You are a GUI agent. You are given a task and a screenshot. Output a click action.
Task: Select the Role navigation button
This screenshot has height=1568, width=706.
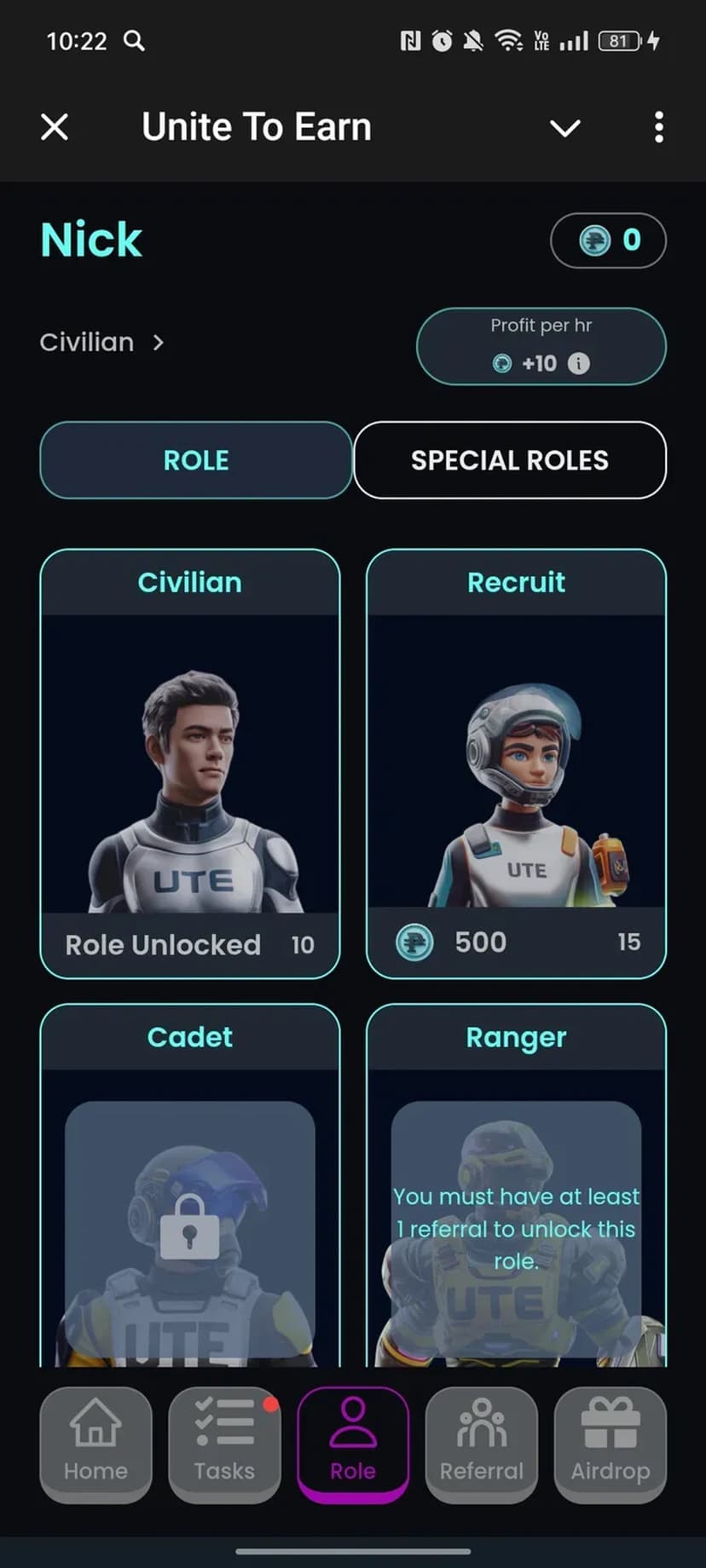click(x=353, y=1444)
